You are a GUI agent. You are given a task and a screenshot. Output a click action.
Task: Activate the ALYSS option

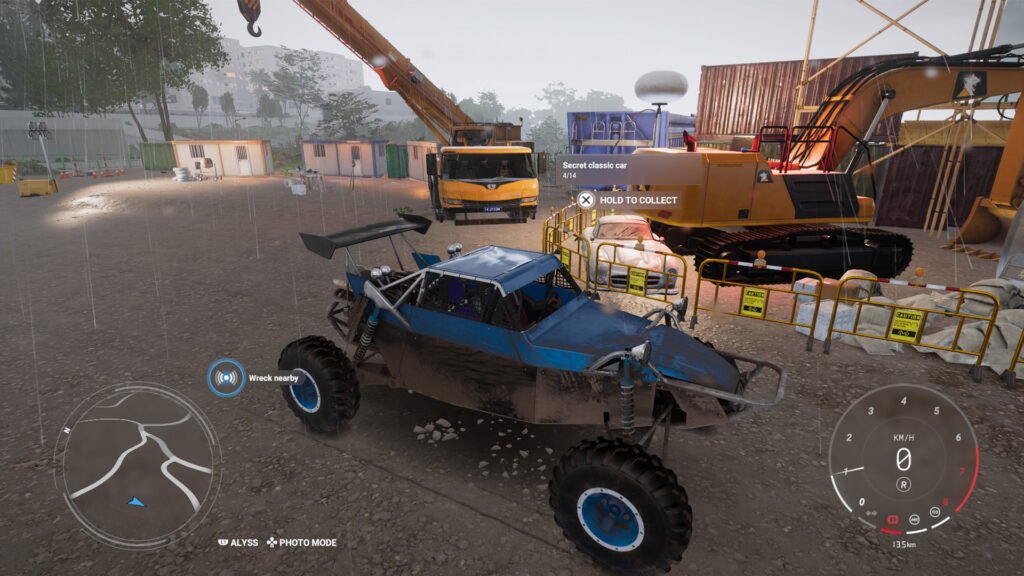pyautogui.click(x=238, y=543)
